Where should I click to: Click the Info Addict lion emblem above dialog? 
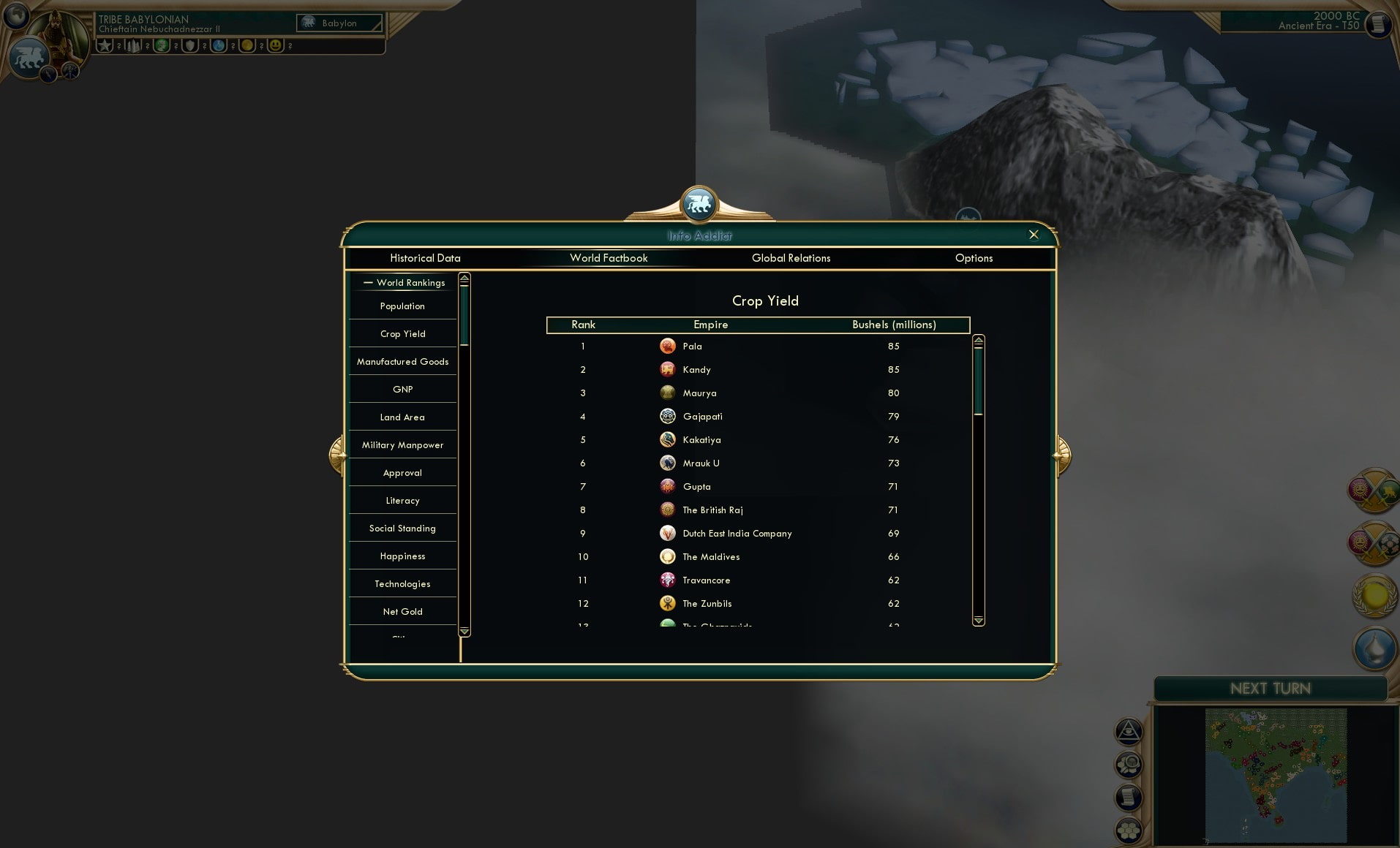click(699, 205)
